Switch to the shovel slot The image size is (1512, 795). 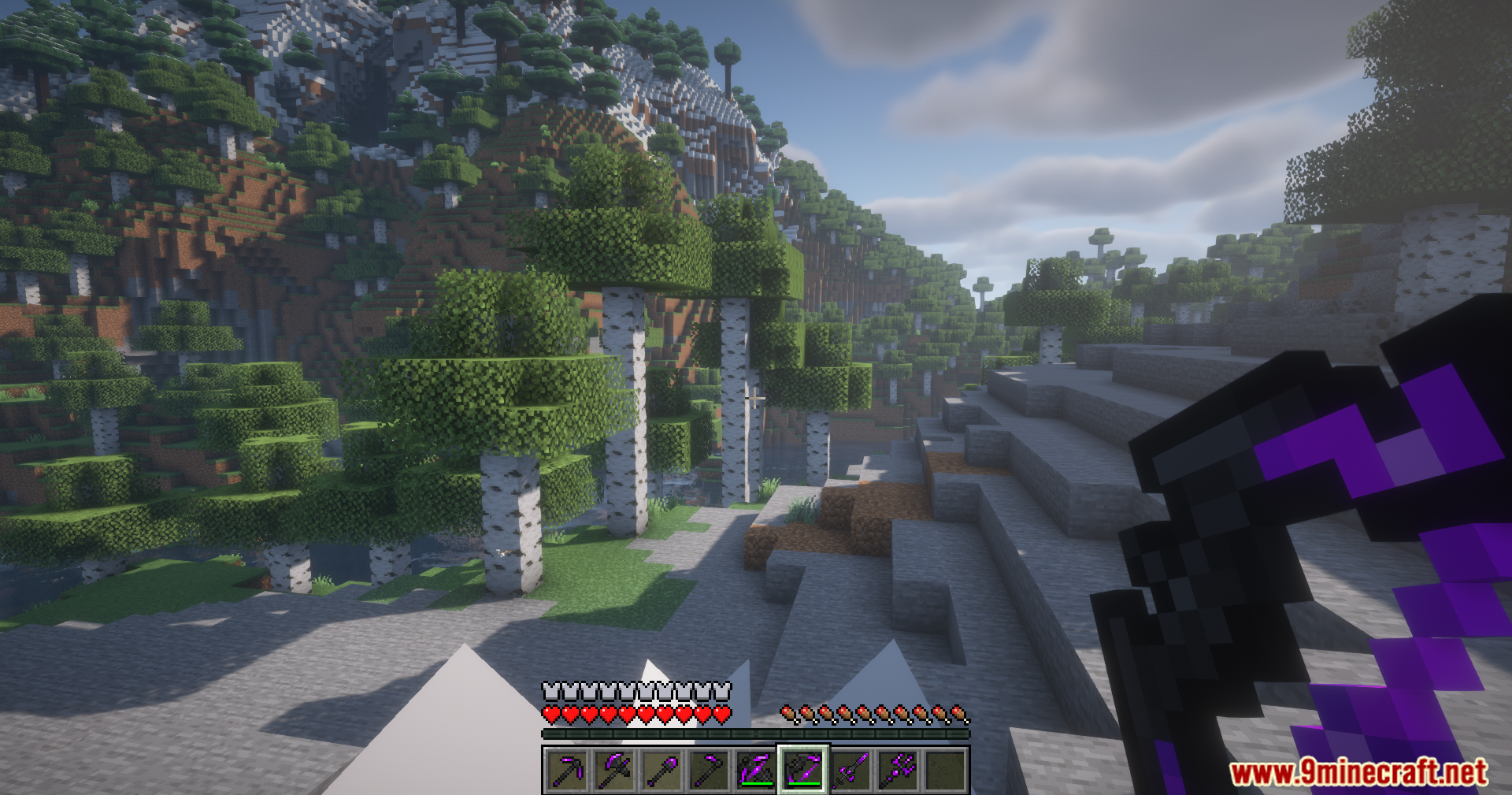point(661,770)
